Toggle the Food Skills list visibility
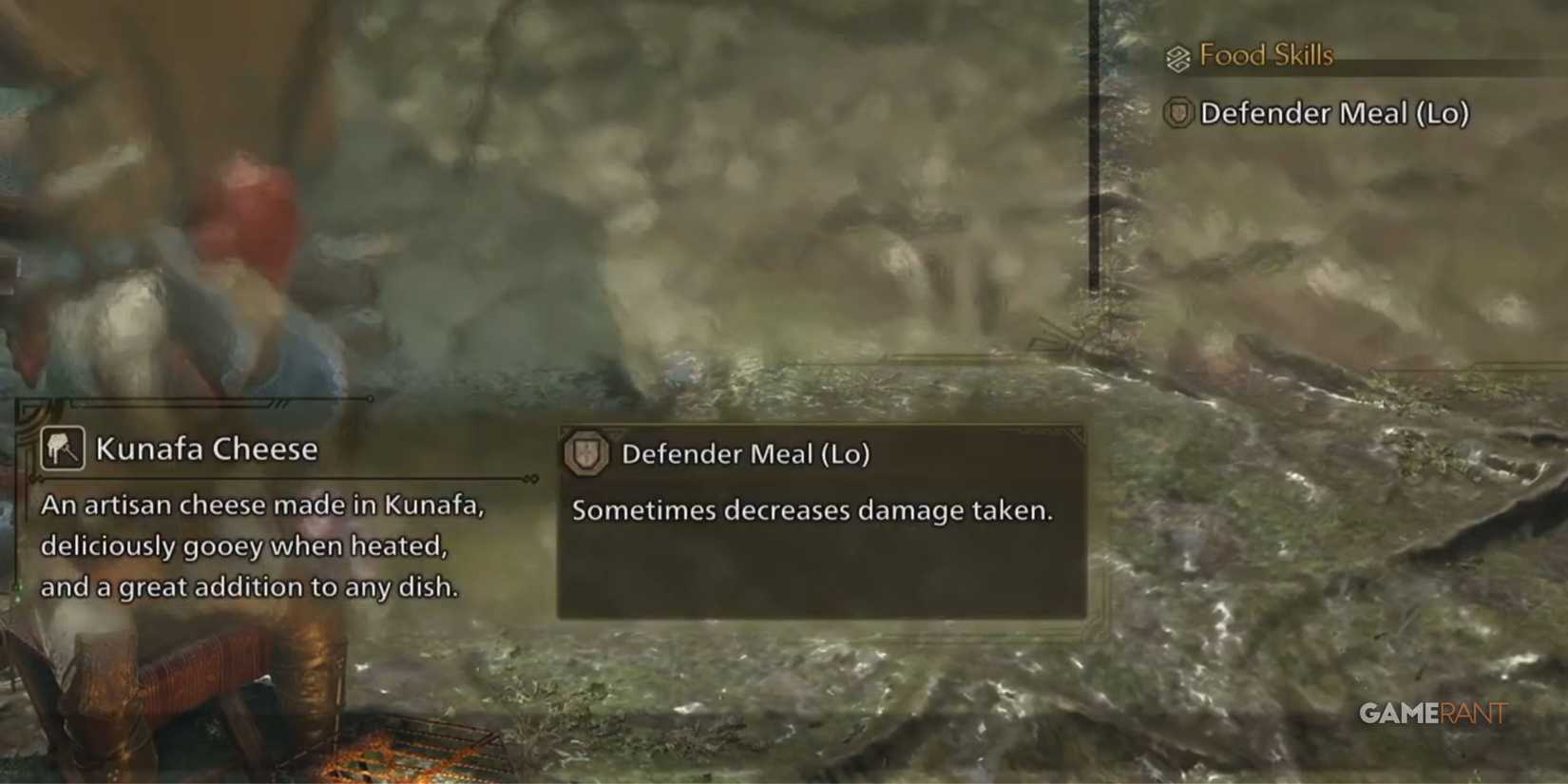Screen dimensions: 1568x784 point(1266,56)
